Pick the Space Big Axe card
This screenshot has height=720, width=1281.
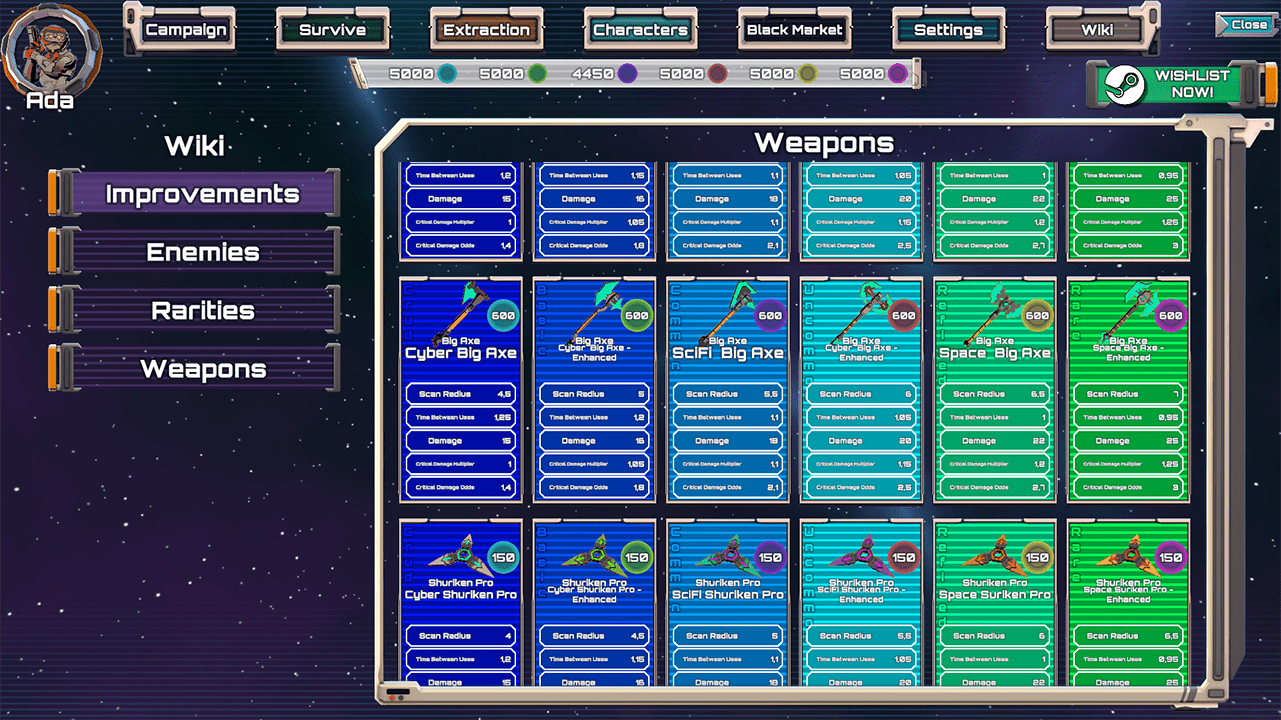point(995,390)
